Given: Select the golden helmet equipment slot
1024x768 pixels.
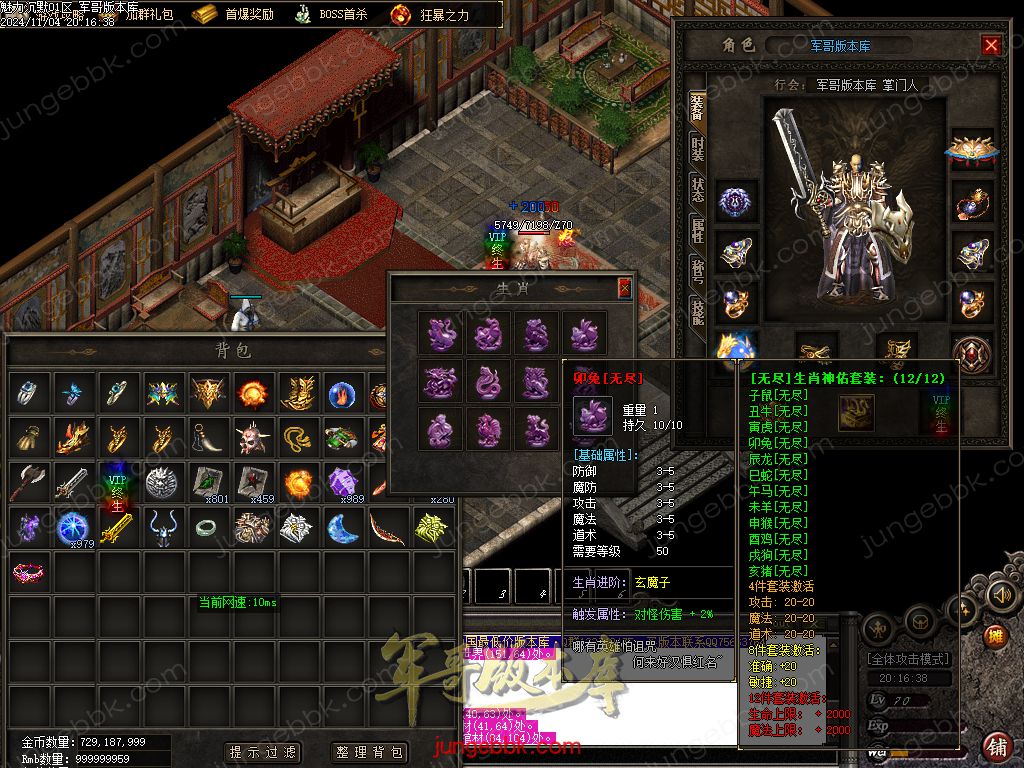Looking at the screenshot, I should 971,148.
